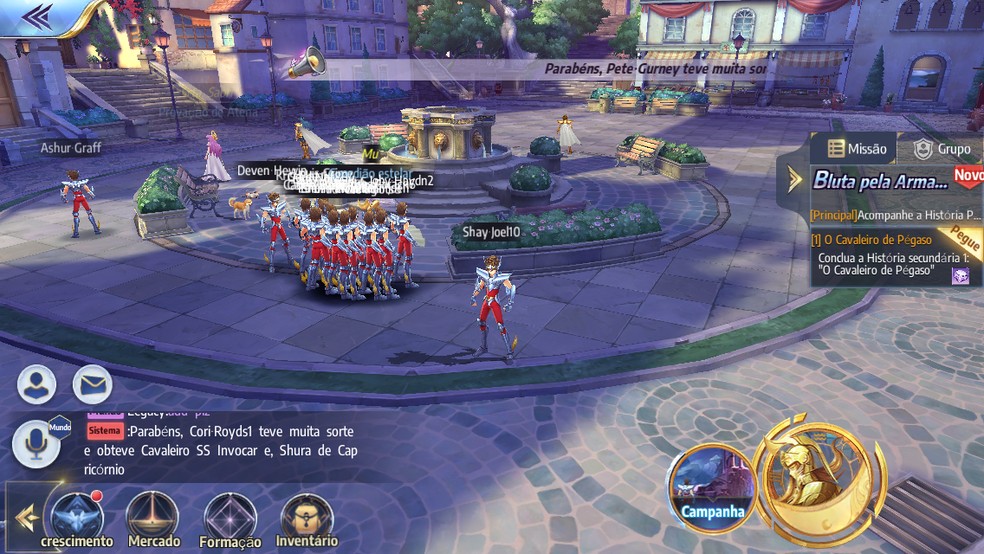Collapse the bottom menu arrow

point(26,517)
